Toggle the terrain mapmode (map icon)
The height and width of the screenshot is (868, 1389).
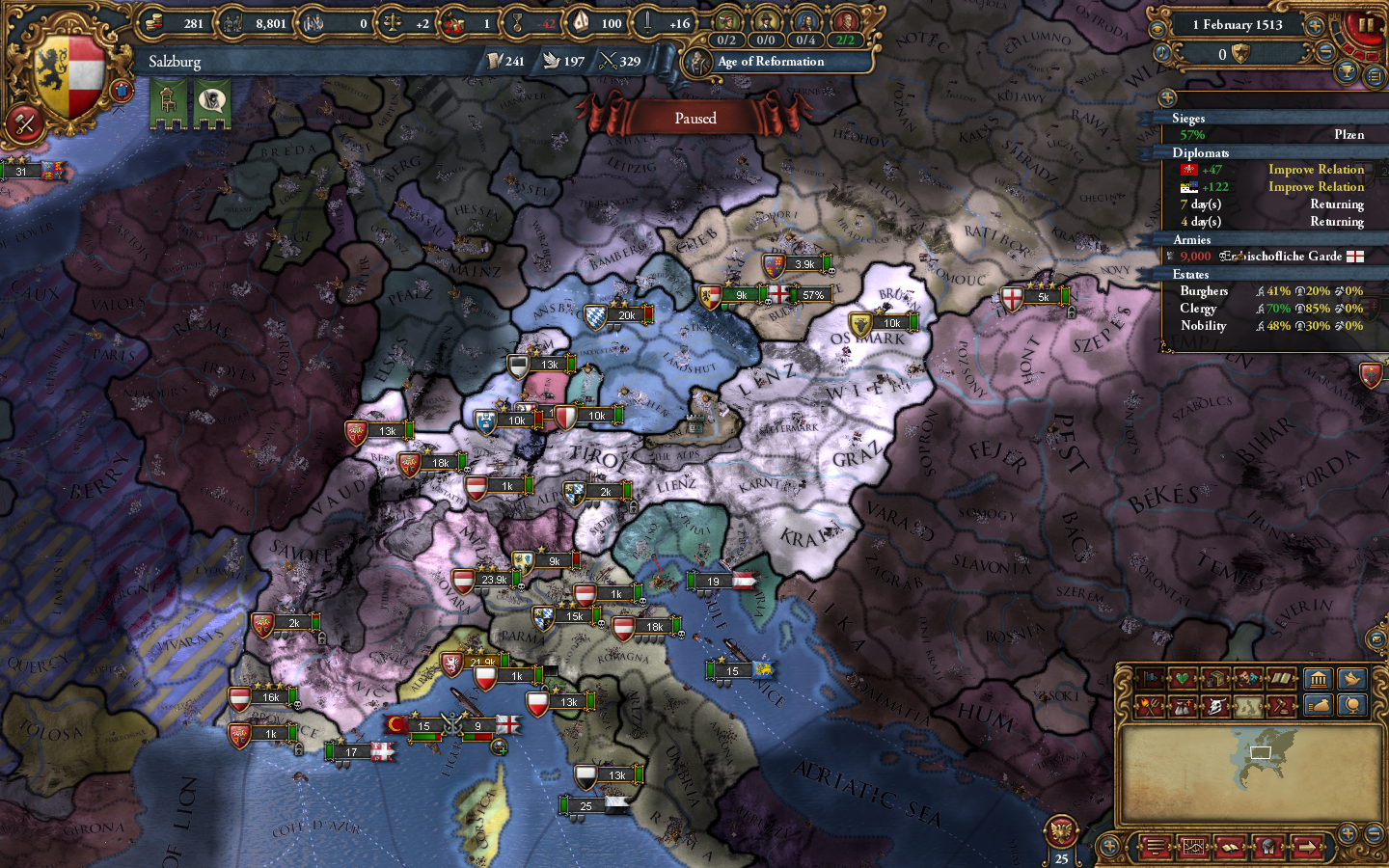pyautogui.click(x=1248, y=705)
